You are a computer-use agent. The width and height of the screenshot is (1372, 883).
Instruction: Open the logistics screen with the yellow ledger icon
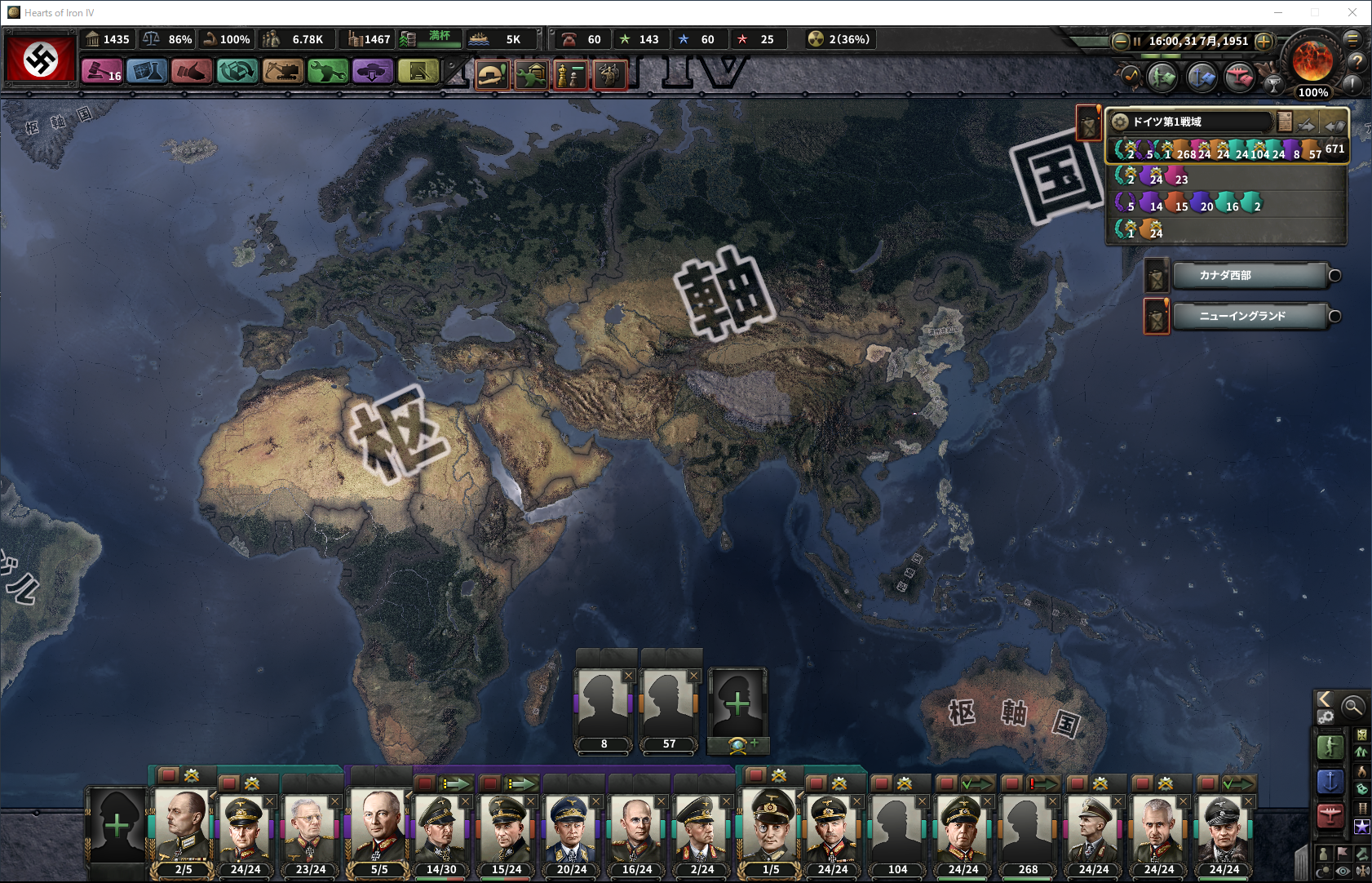point(418,72)
